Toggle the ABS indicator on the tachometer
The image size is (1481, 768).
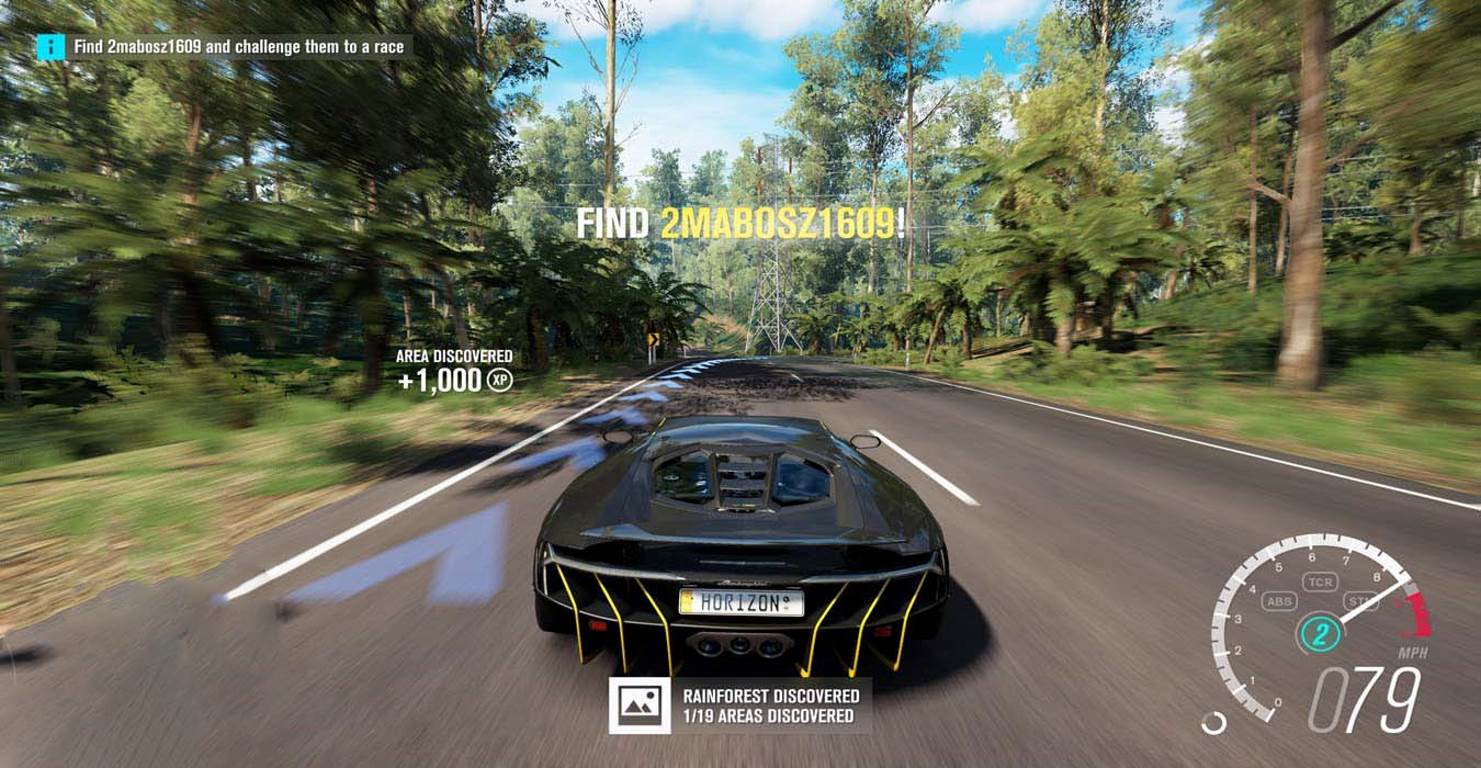pos(1279,601)
